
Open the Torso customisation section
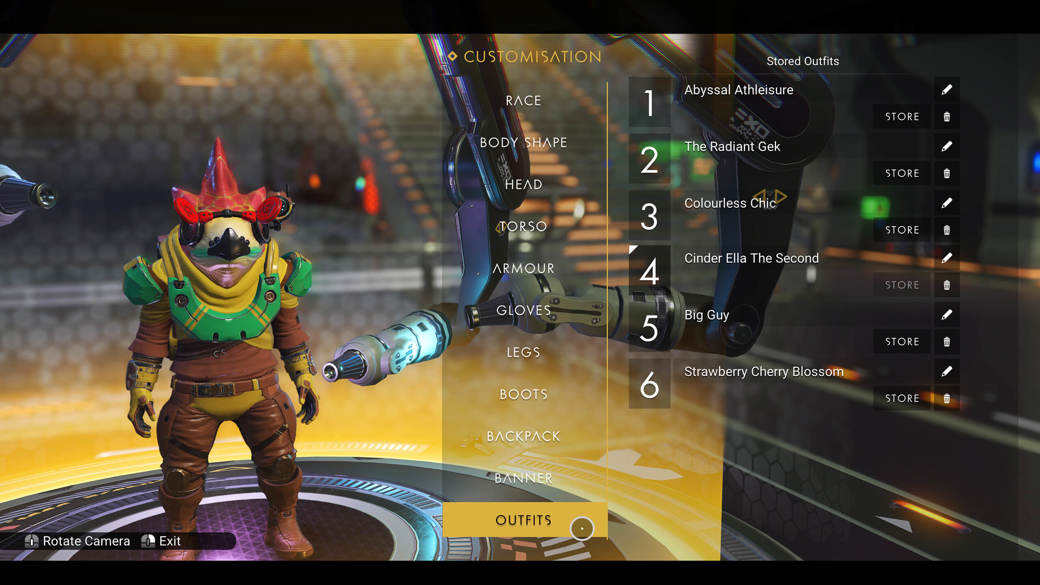pos(523,227)
